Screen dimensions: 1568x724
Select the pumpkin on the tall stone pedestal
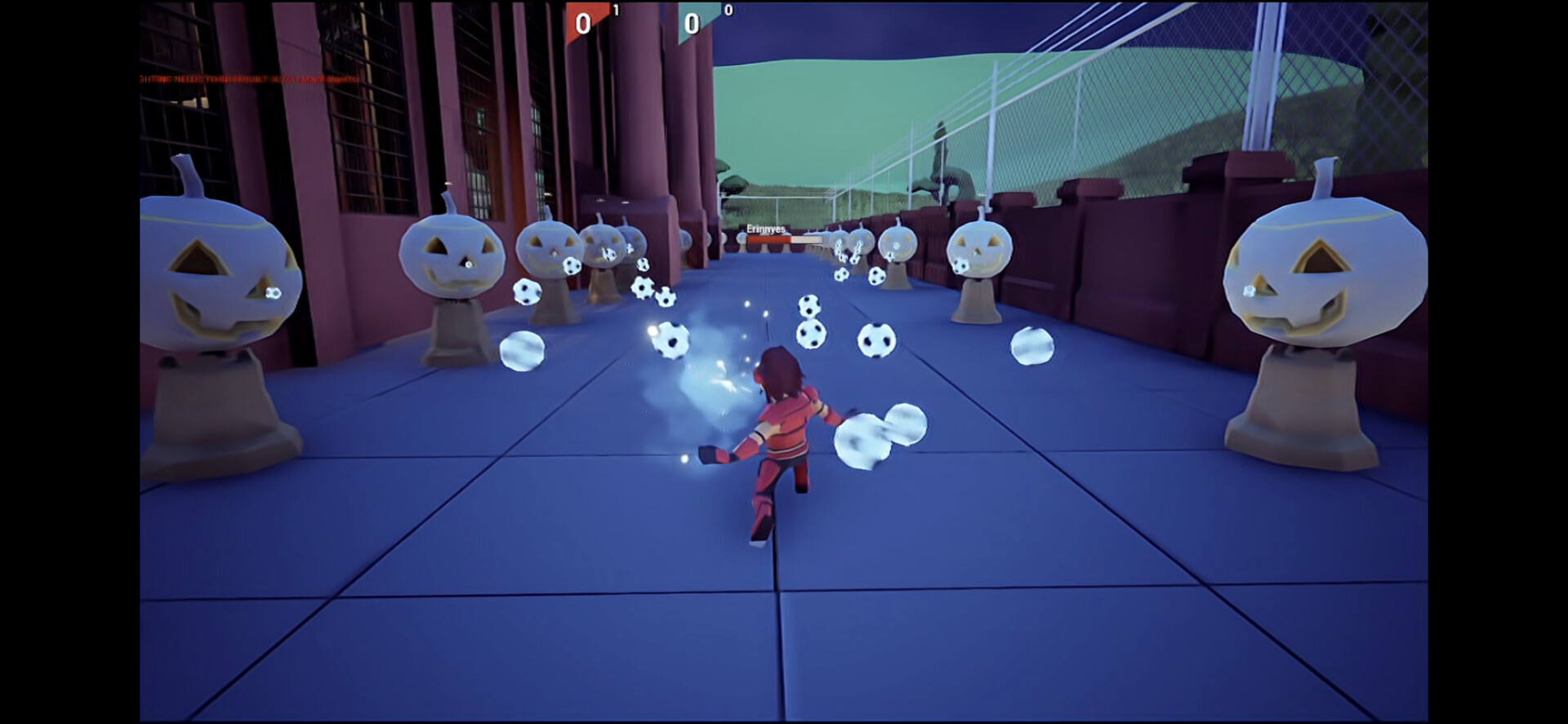click(x=453, y=253)
